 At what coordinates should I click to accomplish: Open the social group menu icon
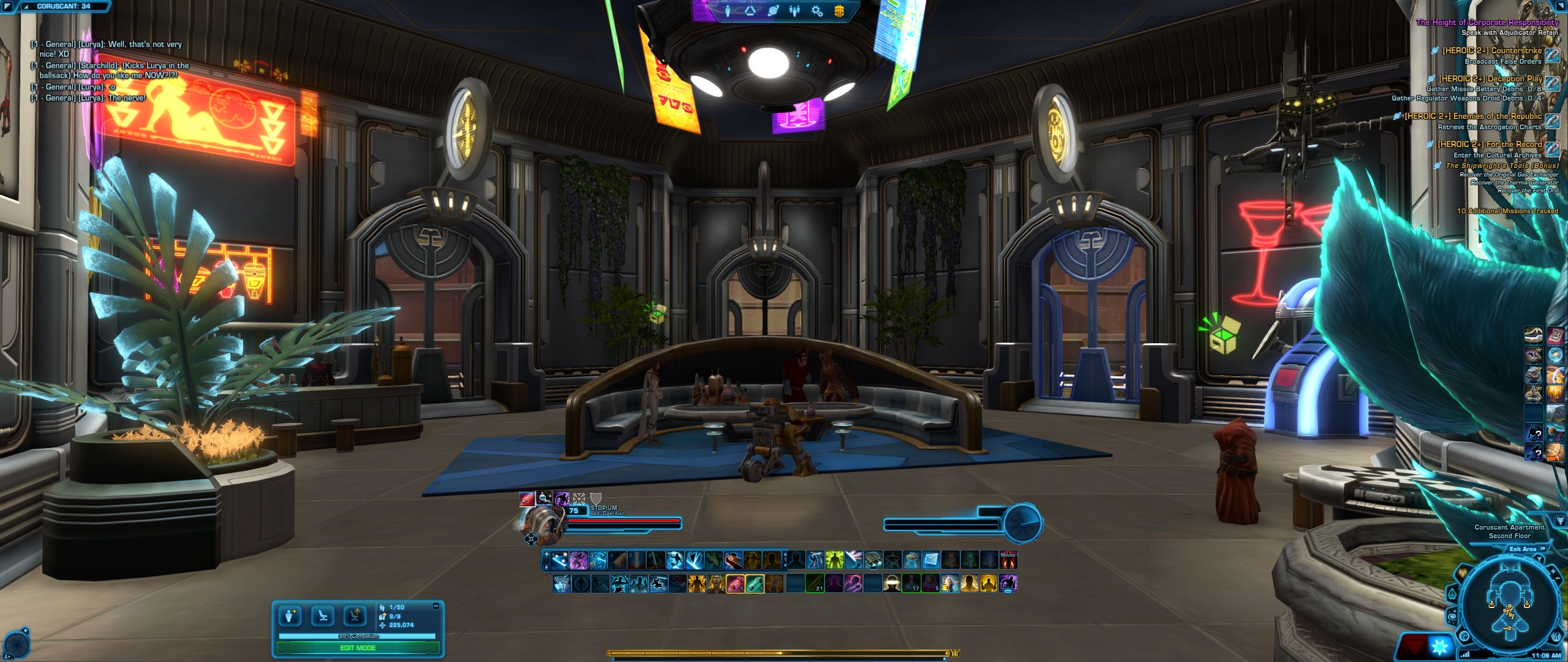794,10
